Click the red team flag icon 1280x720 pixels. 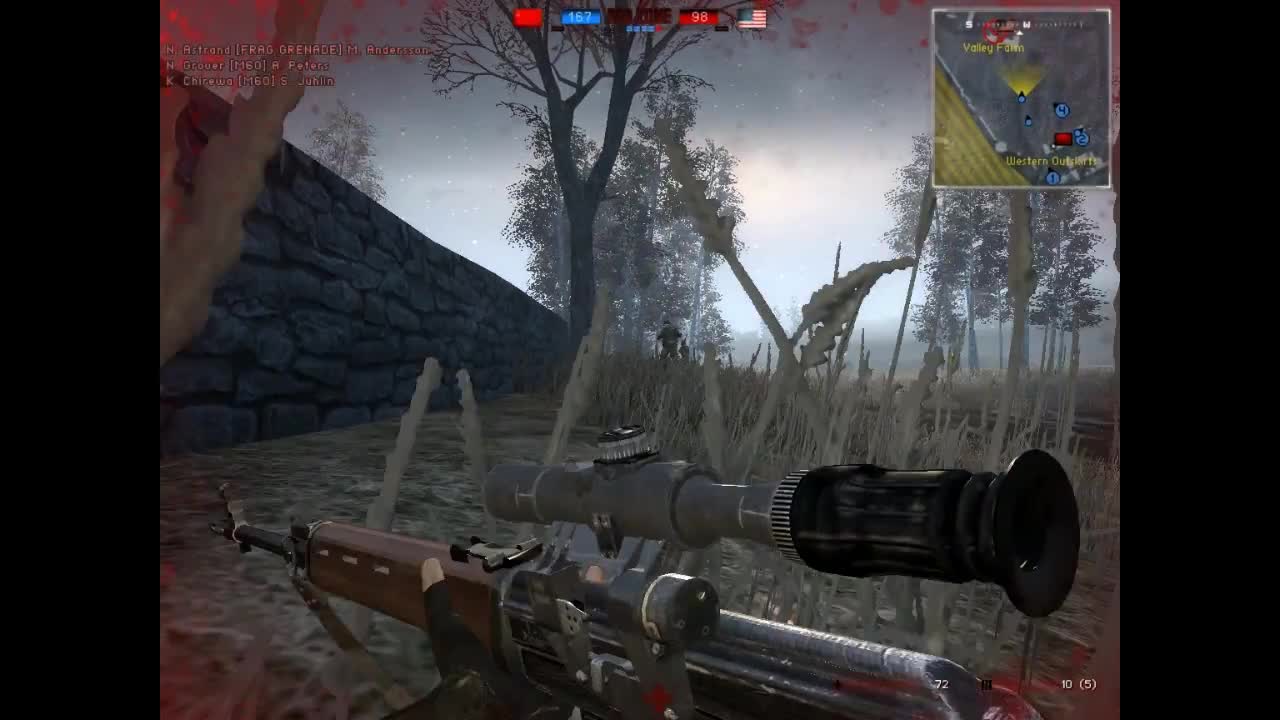click(x=528, y=17)
